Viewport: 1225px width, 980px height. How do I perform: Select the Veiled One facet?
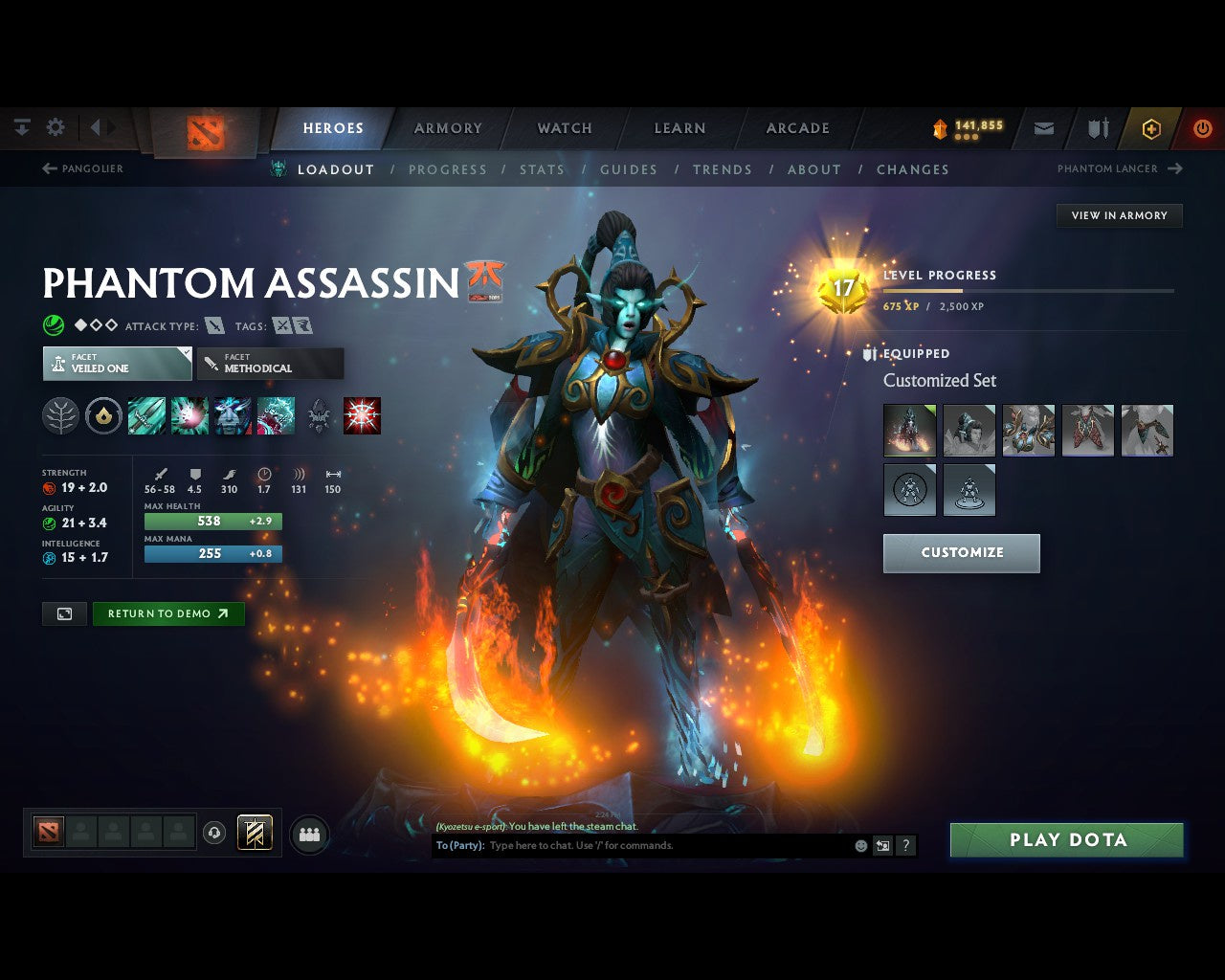pyautogui.click(x=116, y=364)
